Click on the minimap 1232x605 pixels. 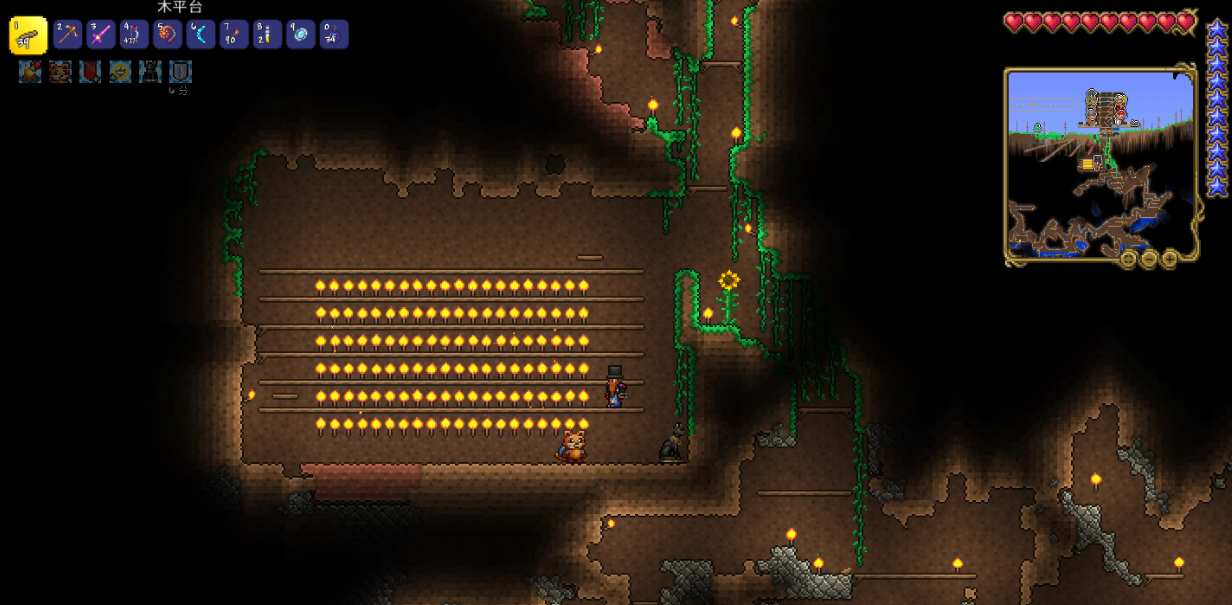tap(1100, 165)
